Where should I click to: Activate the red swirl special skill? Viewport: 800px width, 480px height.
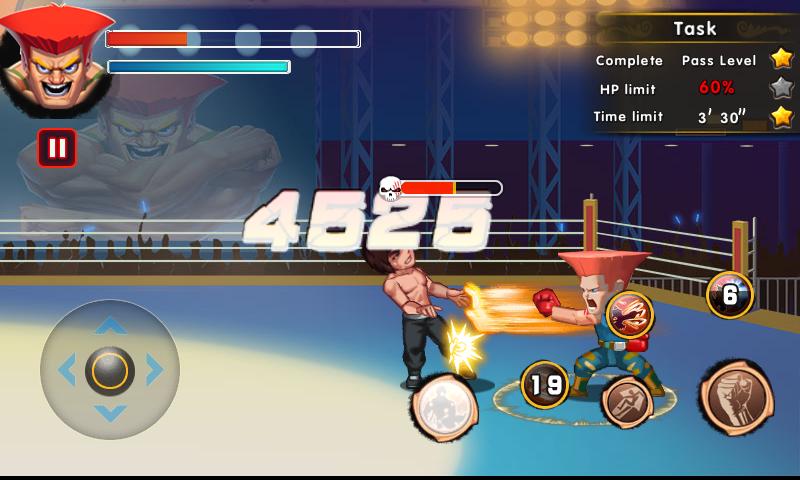tap(629, 314)
